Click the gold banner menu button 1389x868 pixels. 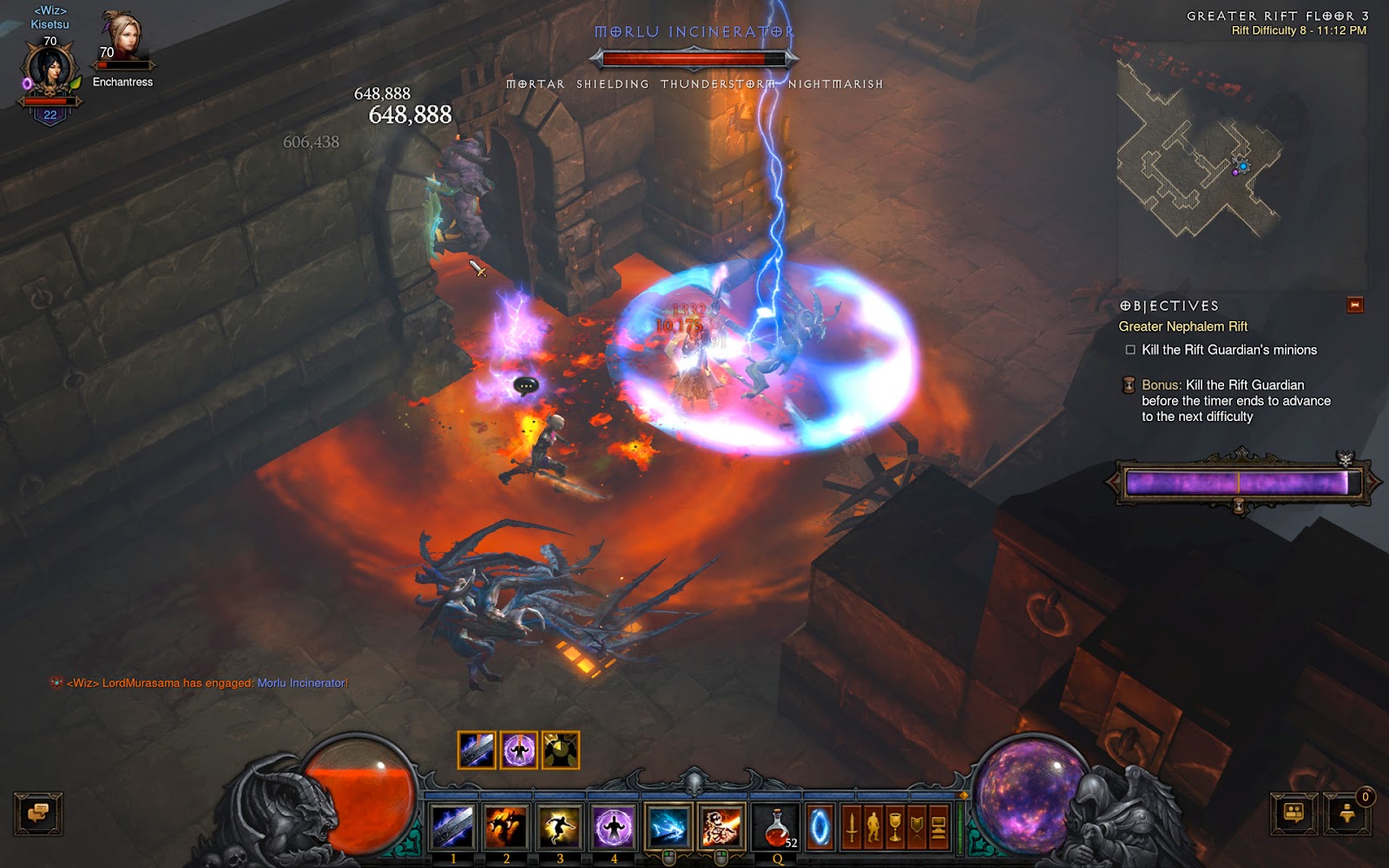click(917, 827)
